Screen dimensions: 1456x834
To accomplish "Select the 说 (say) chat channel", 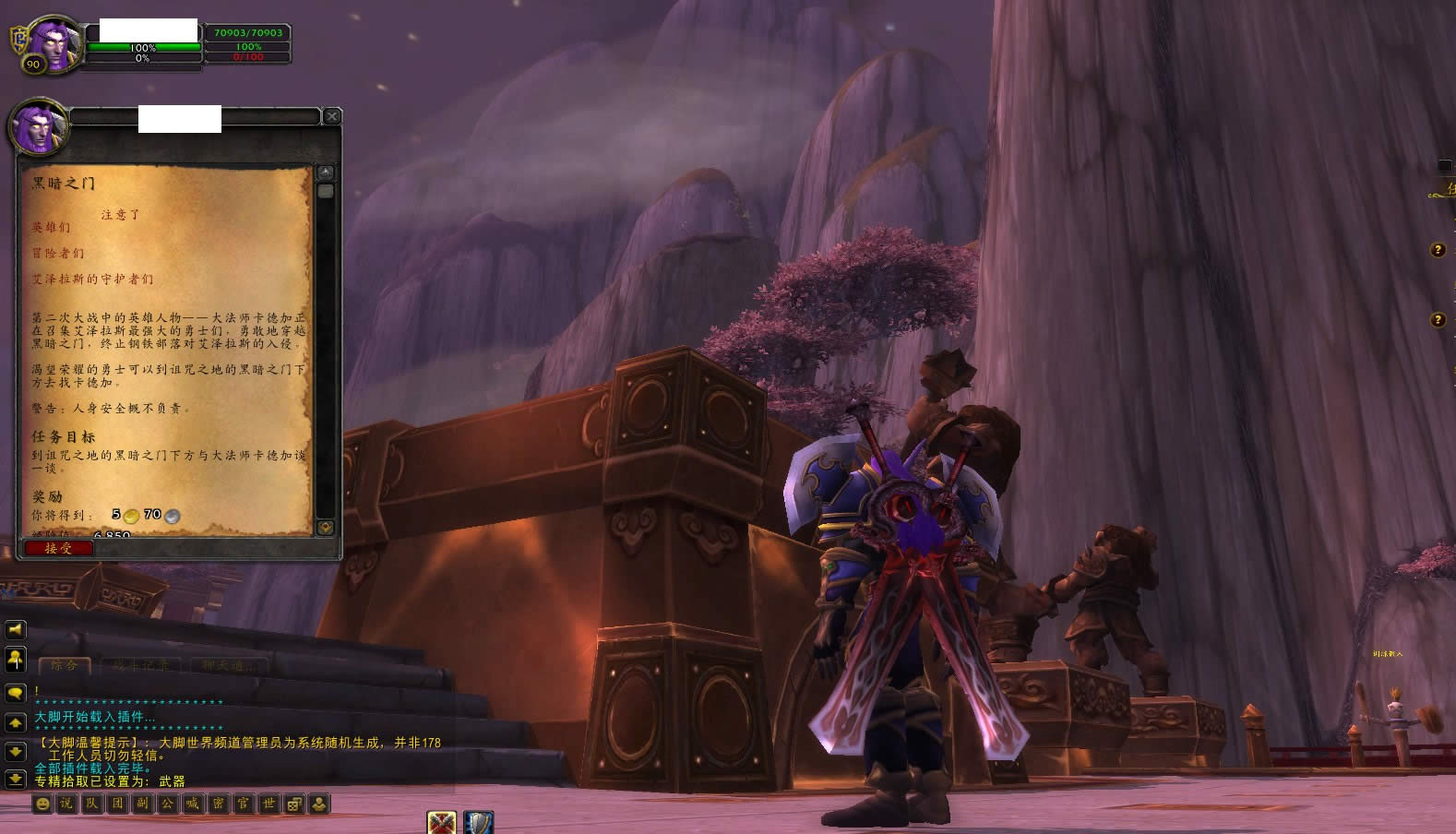I will (66, 804).
